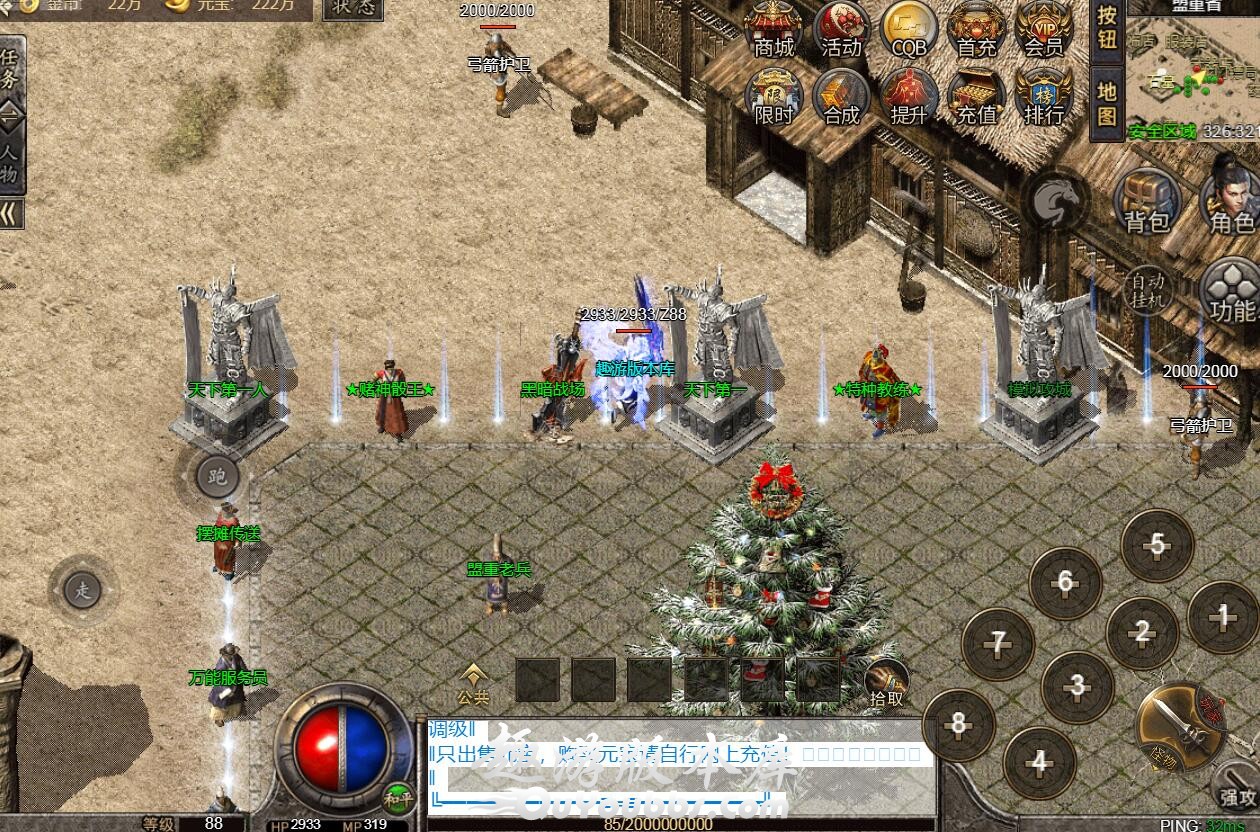Toggle 自动挂机 auto-battle
Viewport: 1260px width, 832px height.
1148,290
